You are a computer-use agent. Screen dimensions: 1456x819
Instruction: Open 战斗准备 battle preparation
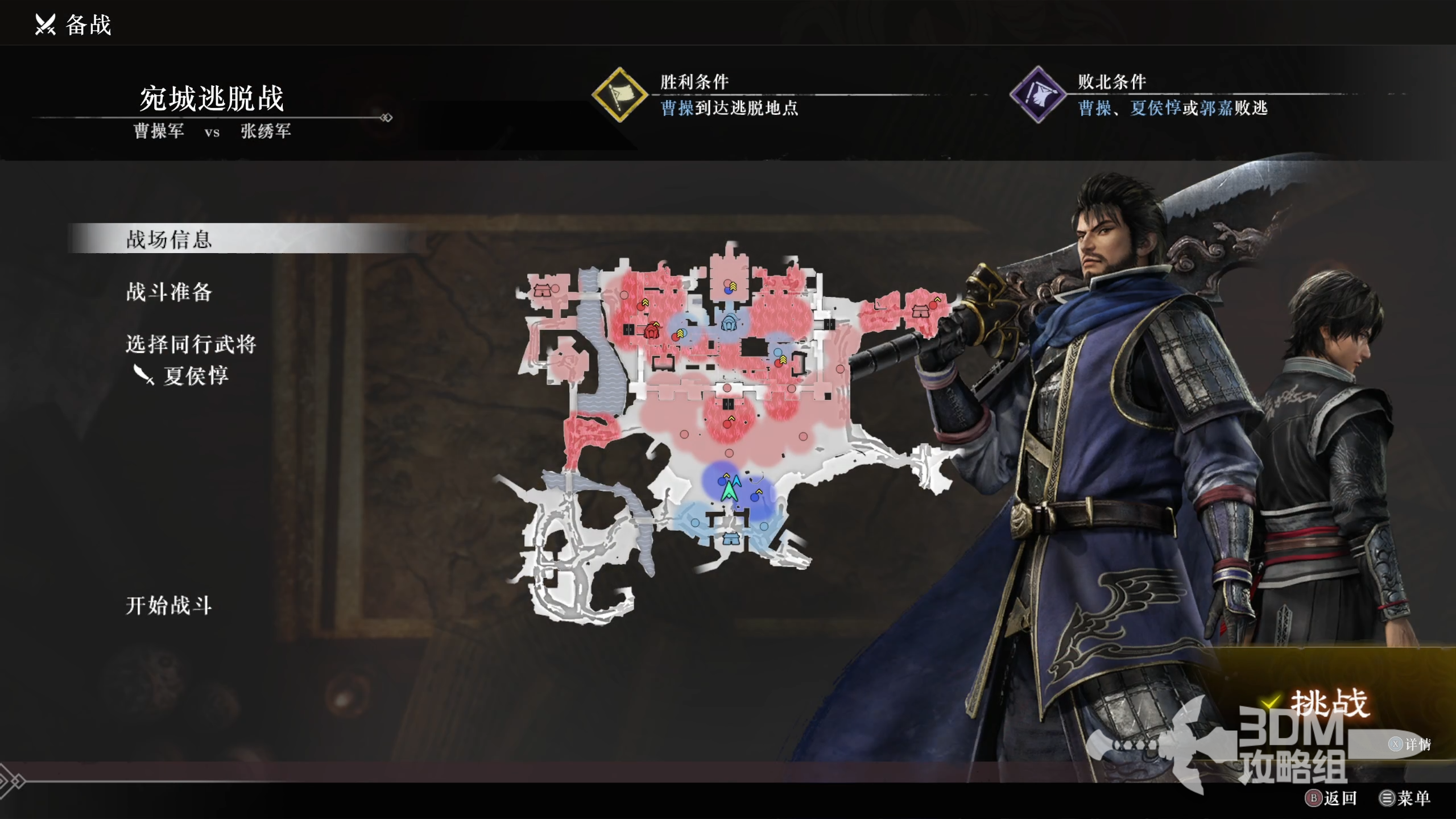click(x=169, y=292)
